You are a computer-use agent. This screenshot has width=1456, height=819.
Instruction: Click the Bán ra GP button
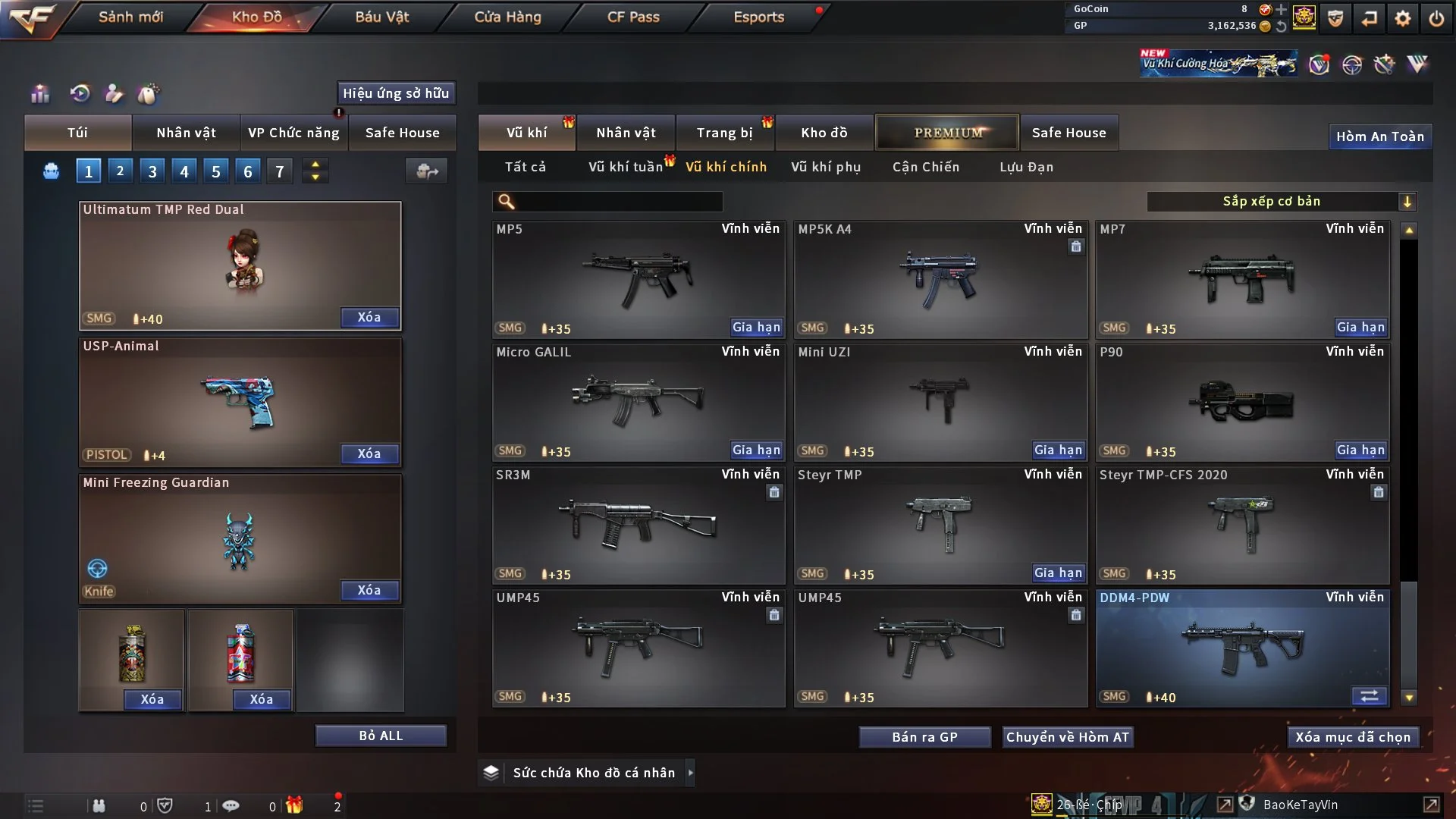coord(924,737)
